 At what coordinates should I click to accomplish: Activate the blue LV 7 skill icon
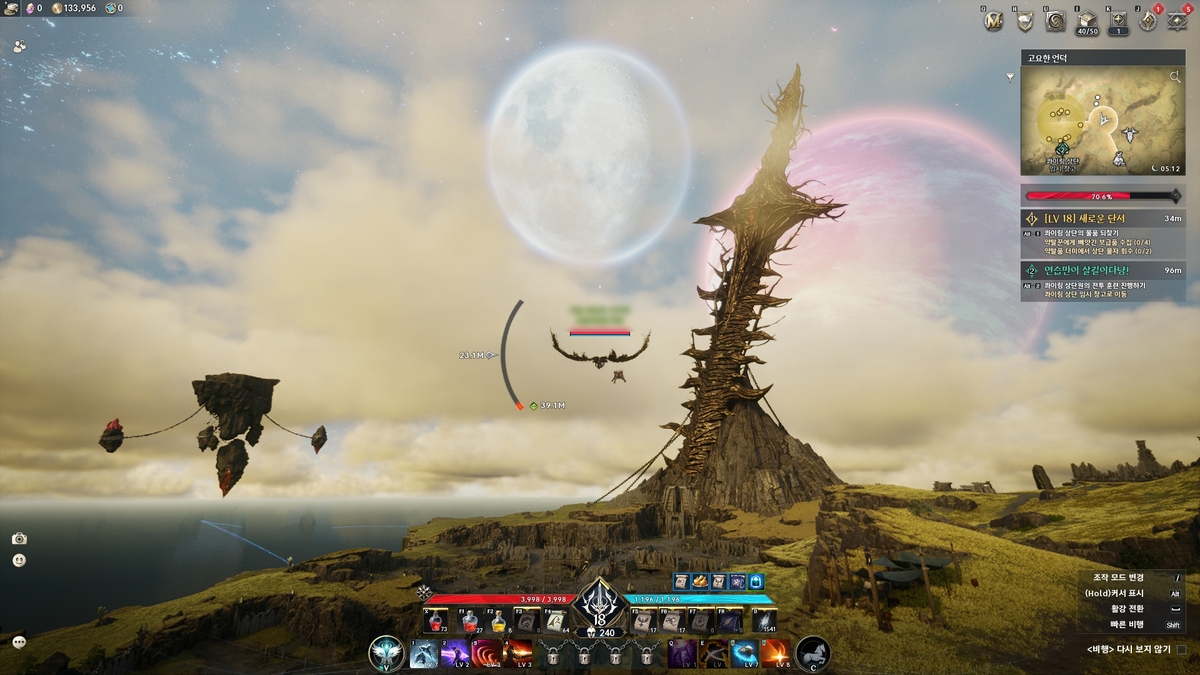pyautogui.click(x=744, y=654)
